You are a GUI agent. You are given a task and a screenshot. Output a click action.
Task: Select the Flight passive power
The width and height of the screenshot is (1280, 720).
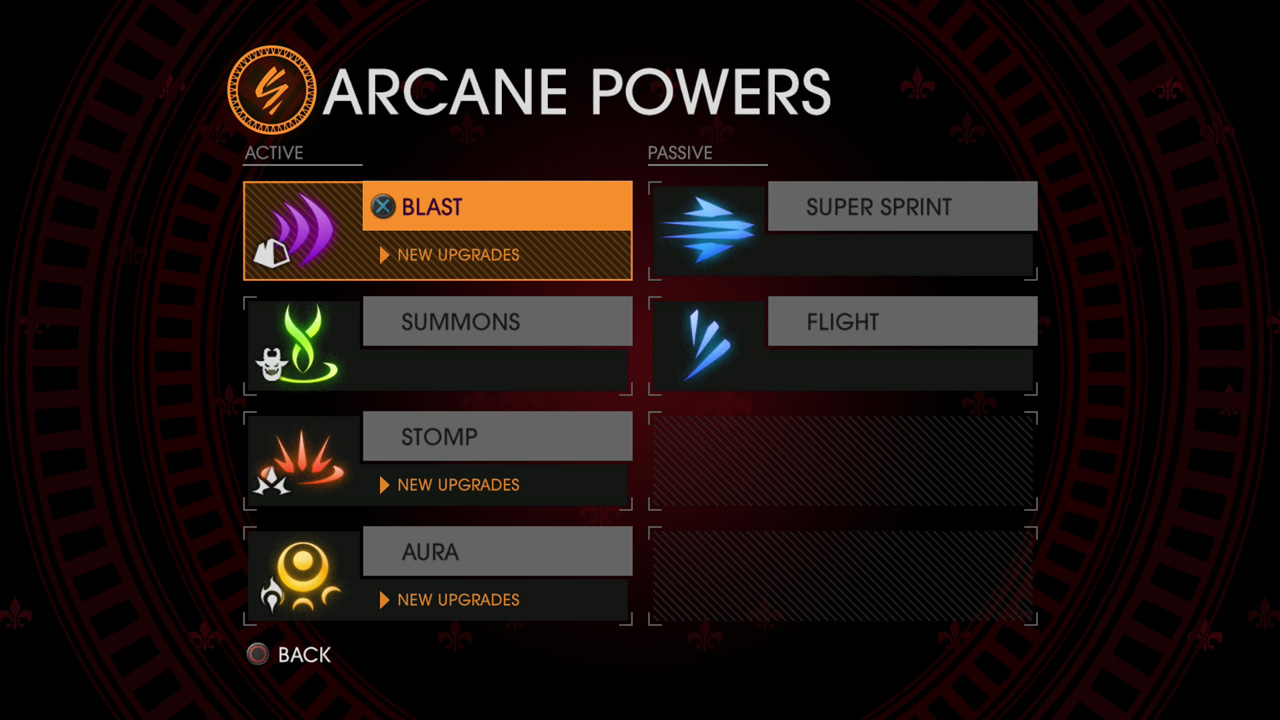click(x=901, y=322)
